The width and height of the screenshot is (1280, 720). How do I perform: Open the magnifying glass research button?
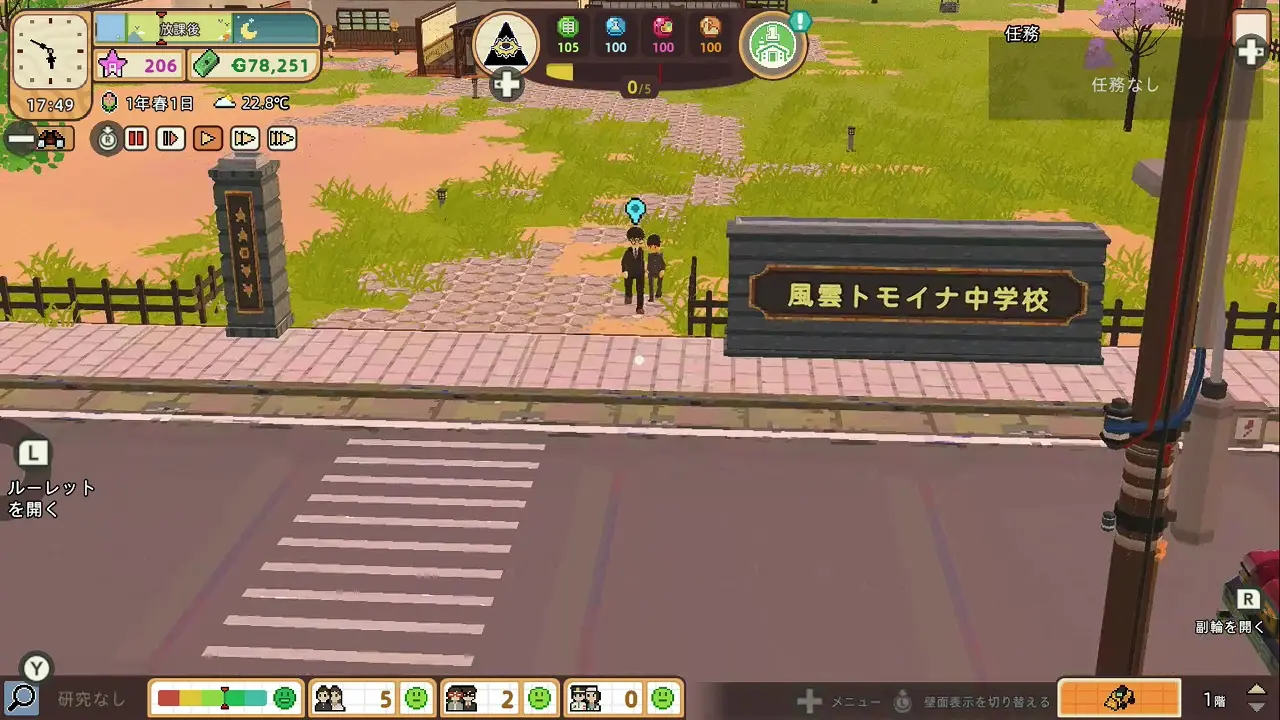21,698
